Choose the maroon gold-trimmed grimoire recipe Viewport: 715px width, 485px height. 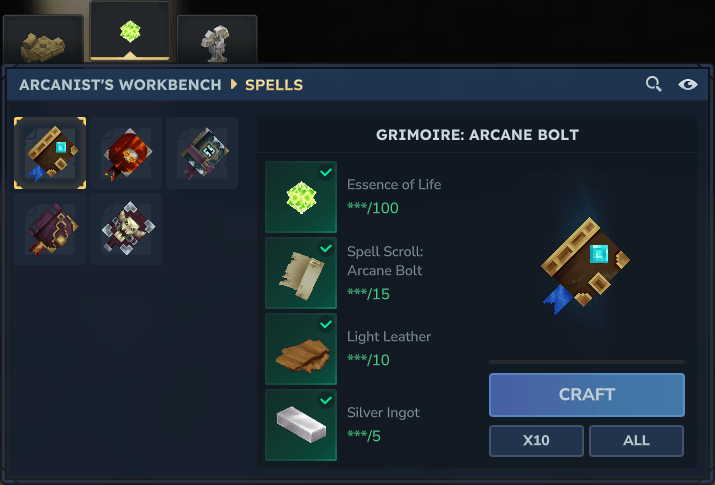pyautogui.click(x=50, y=229)
